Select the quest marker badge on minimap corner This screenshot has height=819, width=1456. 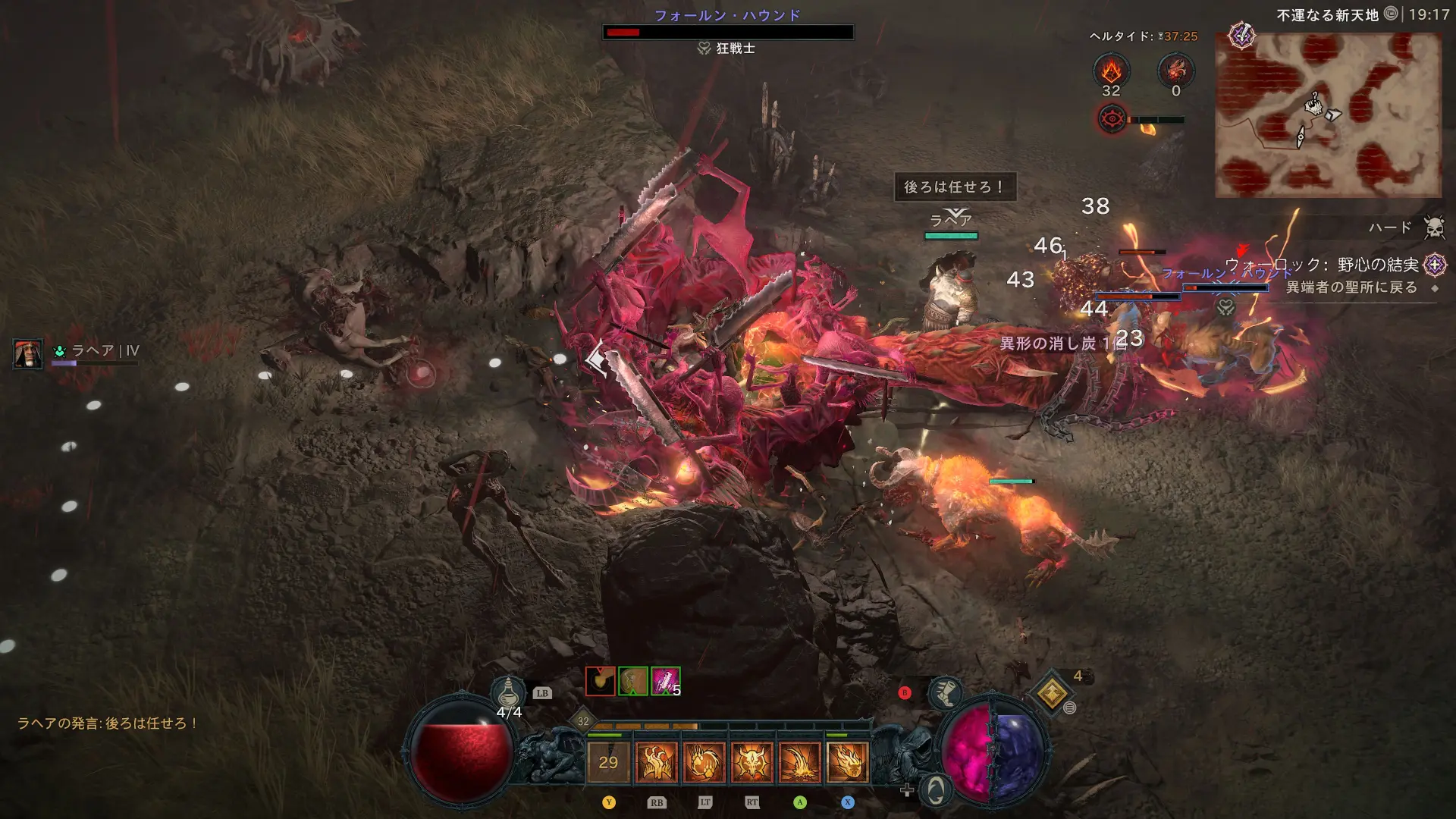click(1241, 36)
